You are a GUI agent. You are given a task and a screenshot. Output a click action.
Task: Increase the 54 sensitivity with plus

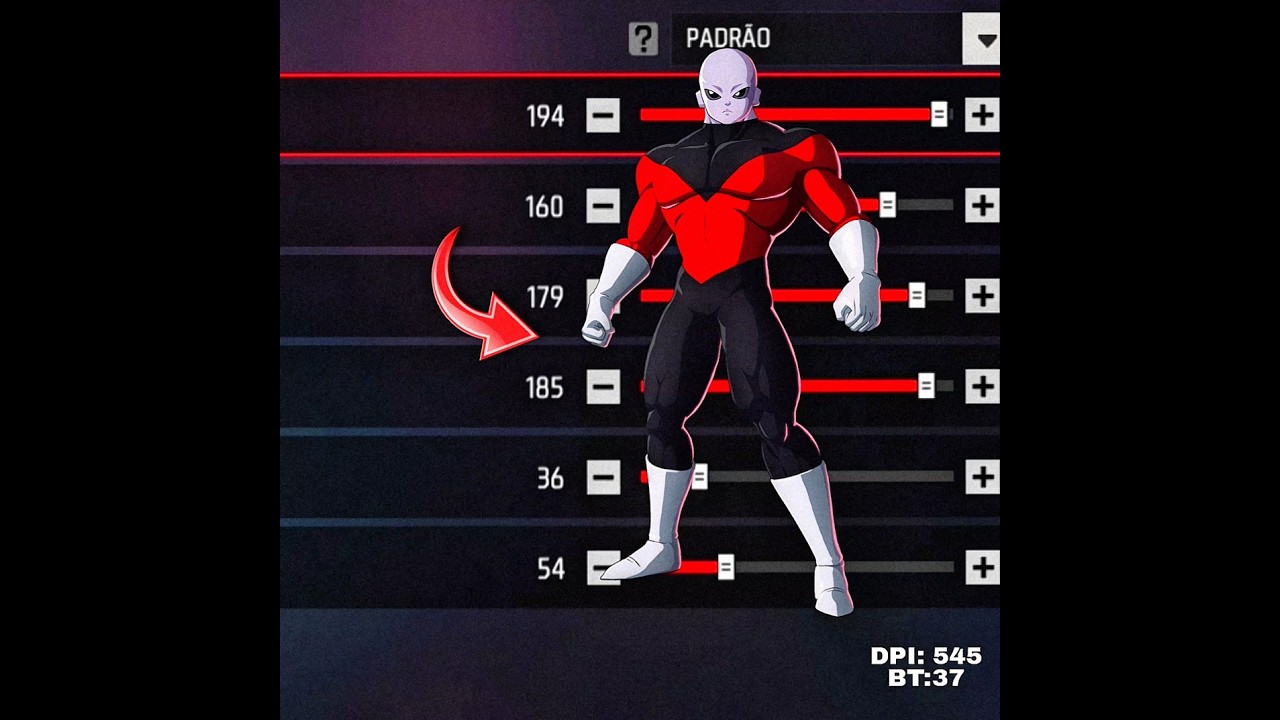point(982,567)
